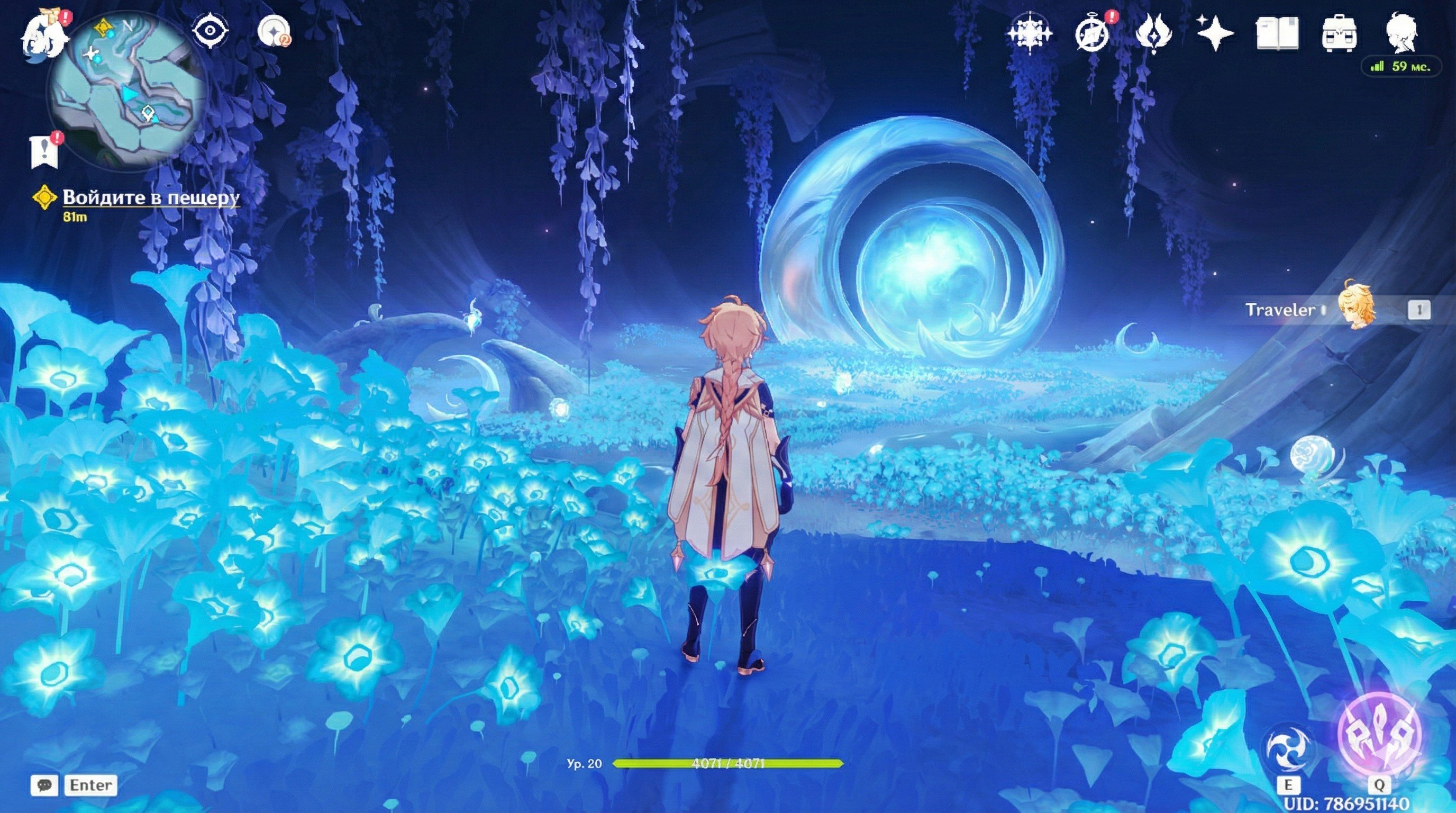Open the chat speech bubble
This screenshot has height=813, width=1456.
coord(44,785)
